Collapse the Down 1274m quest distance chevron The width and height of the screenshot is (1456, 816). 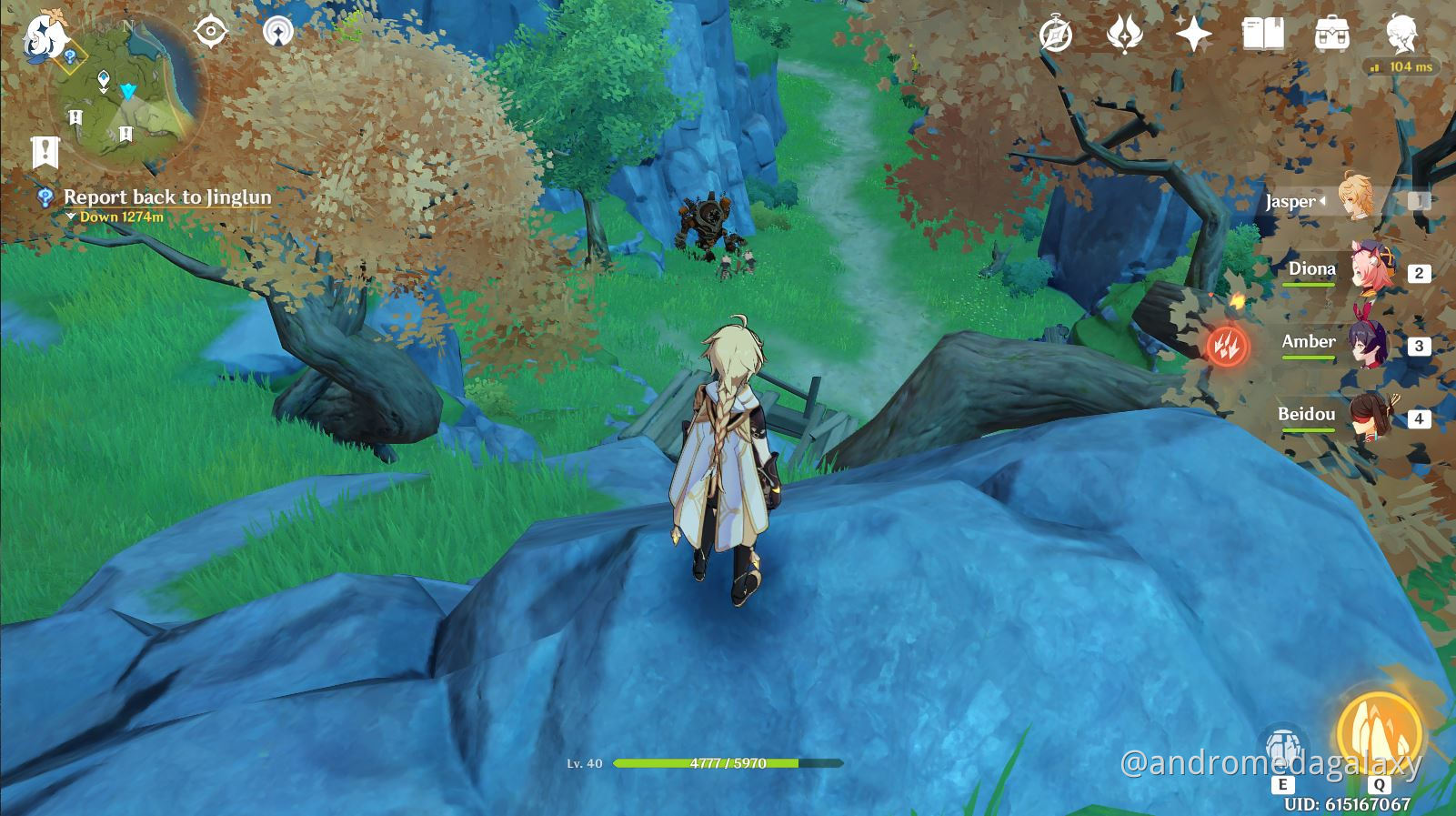pyautogui.click(x=71, y=217)
